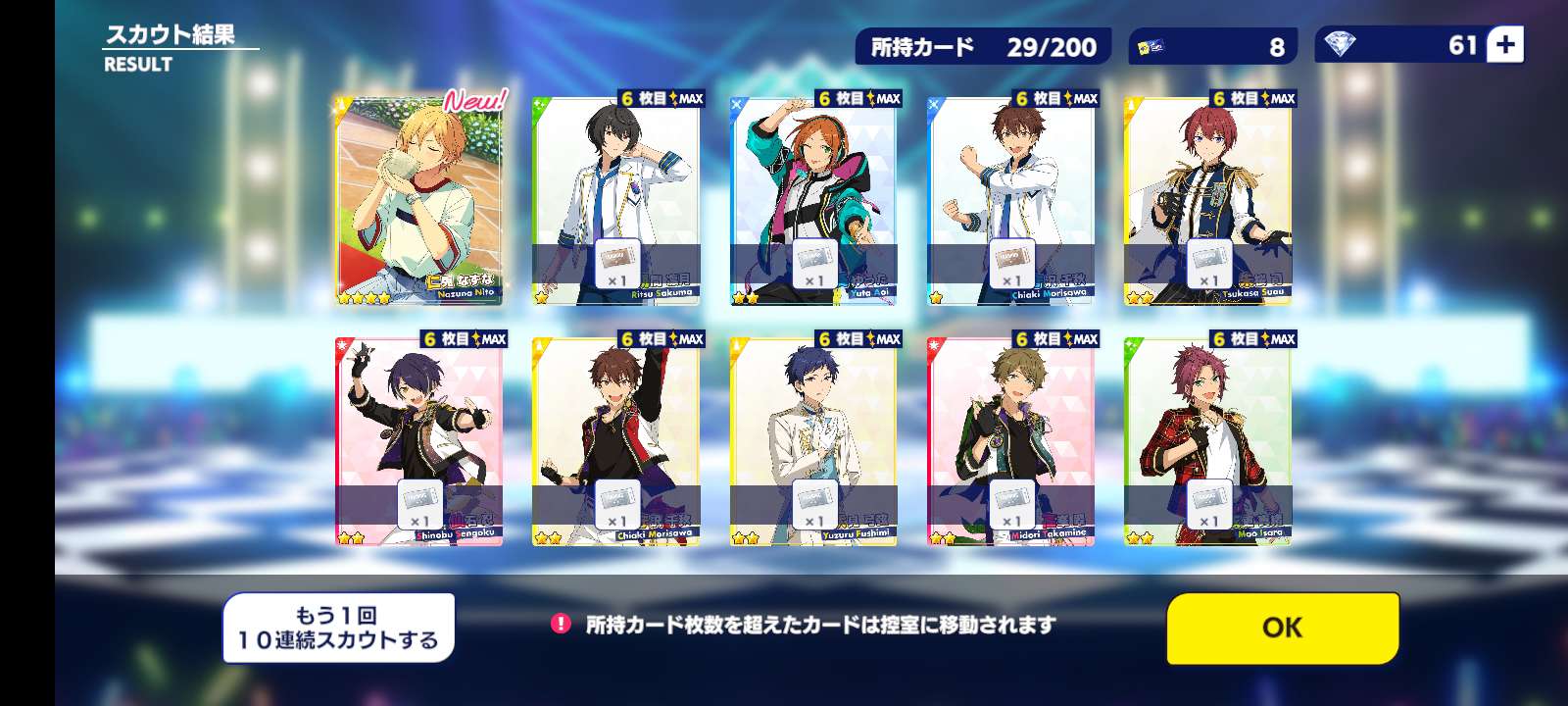1568x706 pixels.
Task: Select the one-star Chiaki Morisawa card
Action: point(1011,201)
